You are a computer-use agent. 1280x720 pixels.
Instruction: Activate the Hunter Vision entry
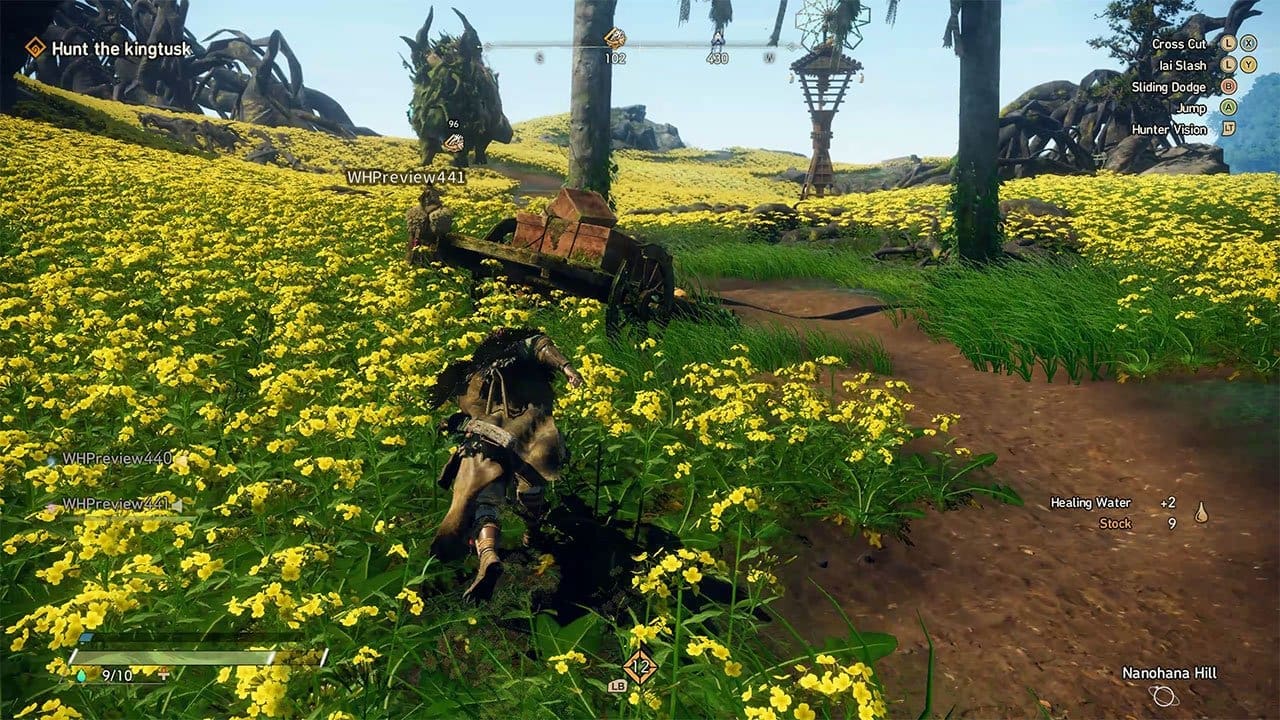(x=1168, y=130)
